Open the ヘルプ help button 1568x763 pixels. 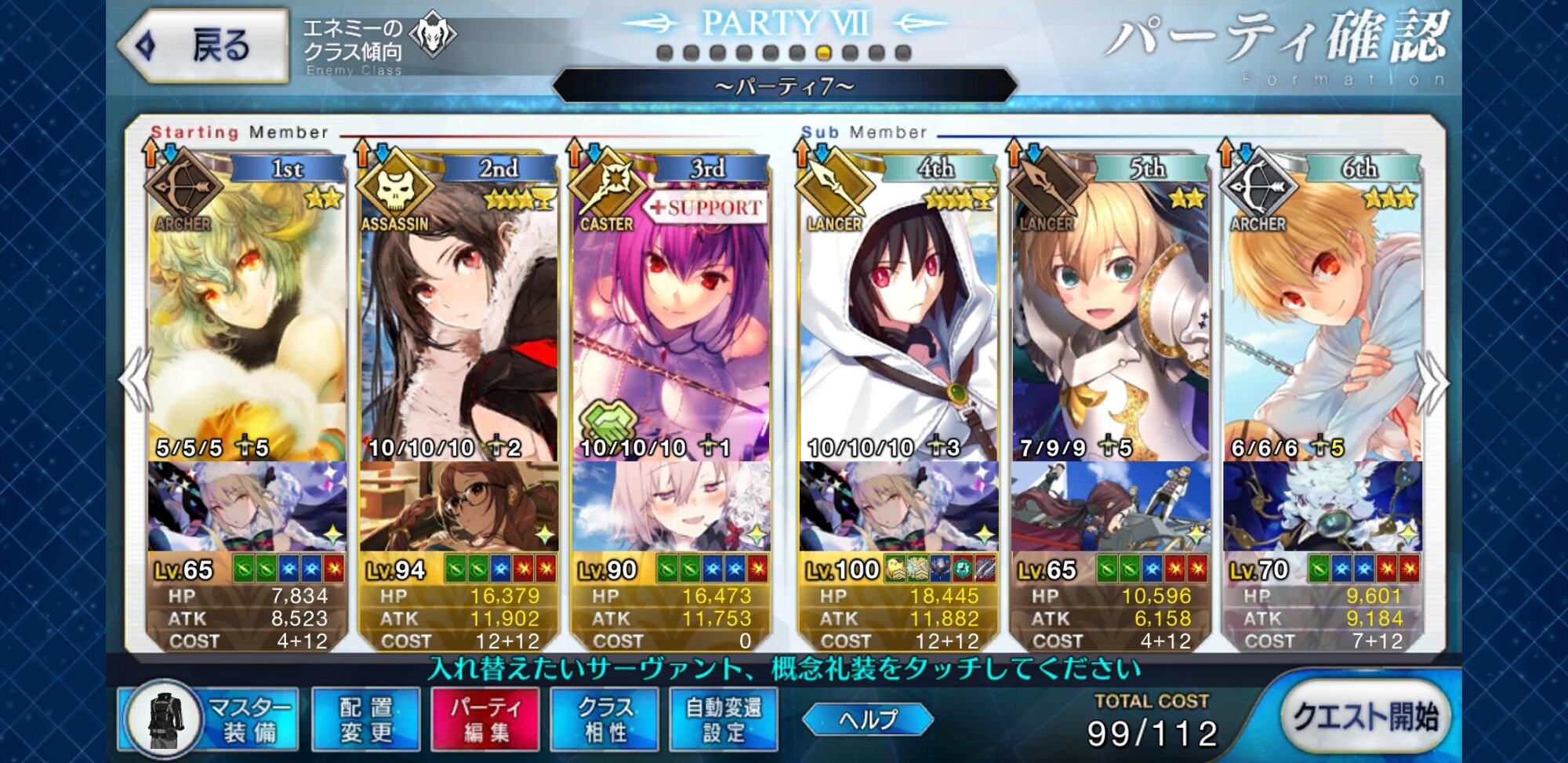[x=868, y=719]
